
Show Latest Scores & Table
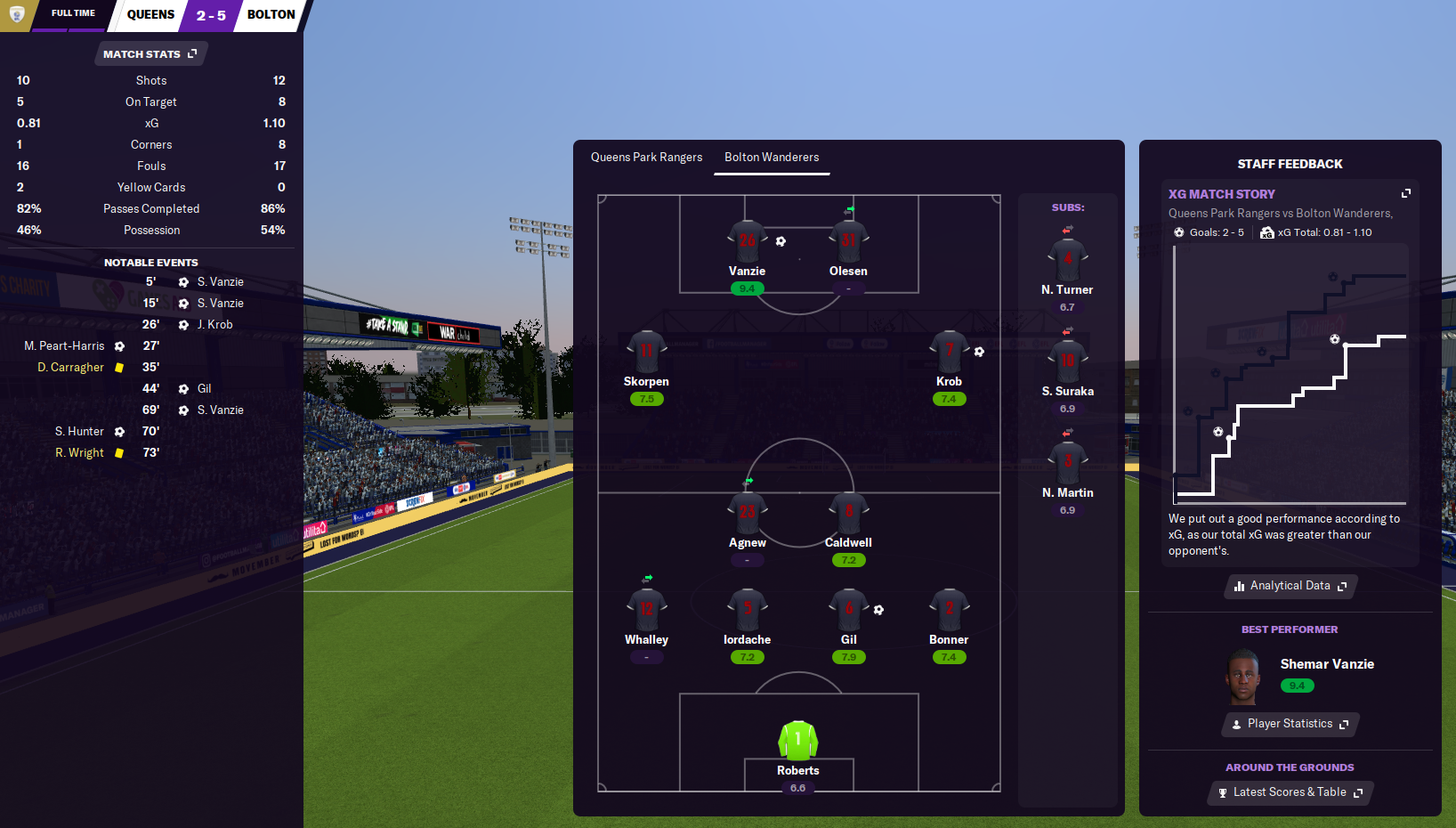(x=1290, y=792)
